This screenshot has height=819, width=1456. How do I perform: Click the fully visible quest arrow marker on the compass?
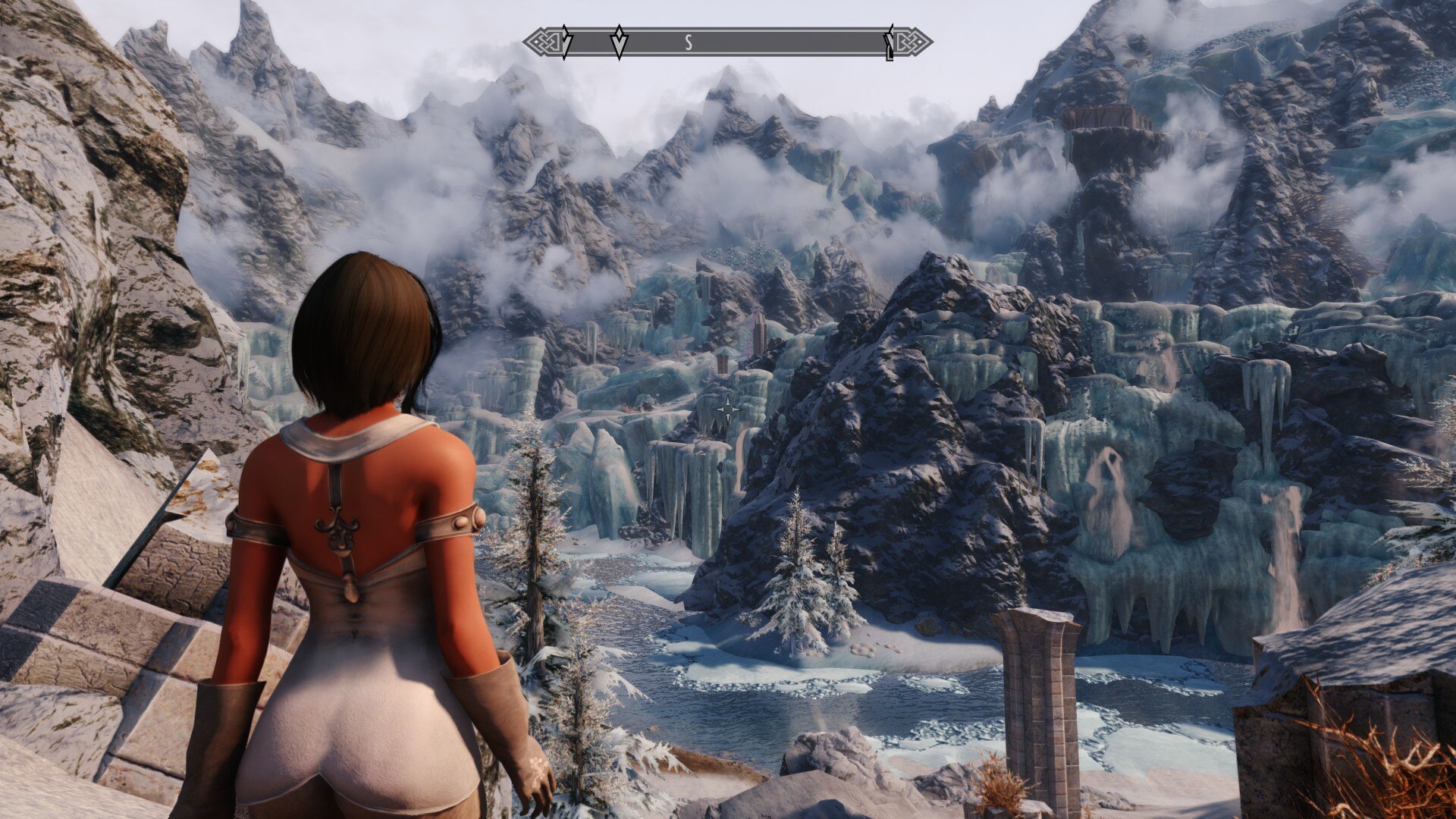[619, 42]
